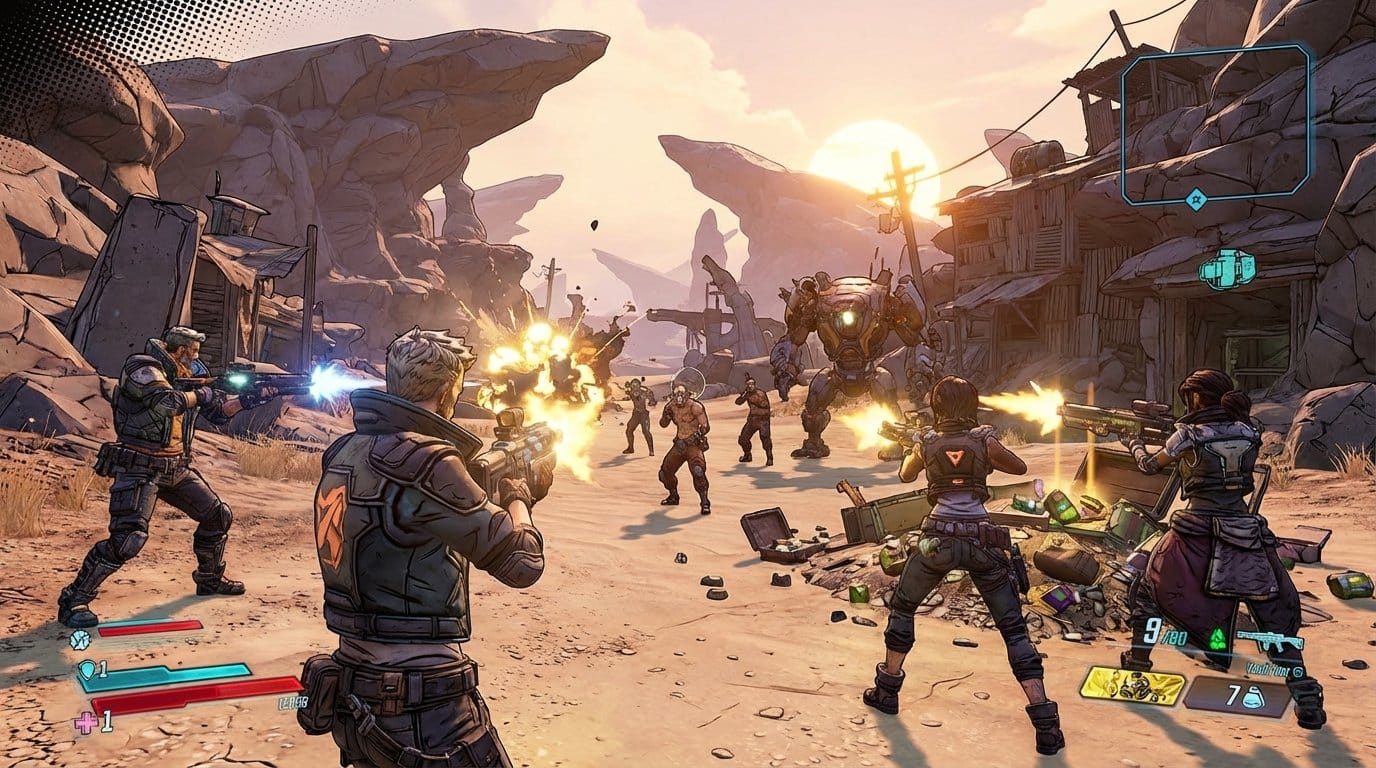Click the grenade icon next to the number 7
Image resolution: width=1376 pixels, height=768 pixels.
pyautogui.click(x=1254, y=697)
